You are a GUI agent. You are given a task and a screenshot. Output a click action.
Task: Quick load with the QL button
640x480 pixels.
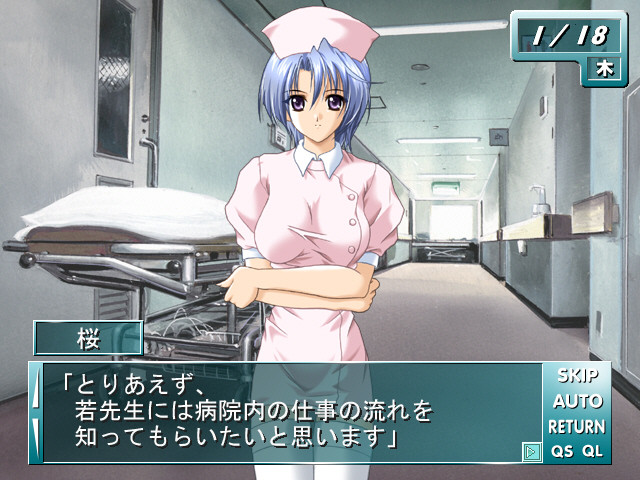[x=593, y=451]
